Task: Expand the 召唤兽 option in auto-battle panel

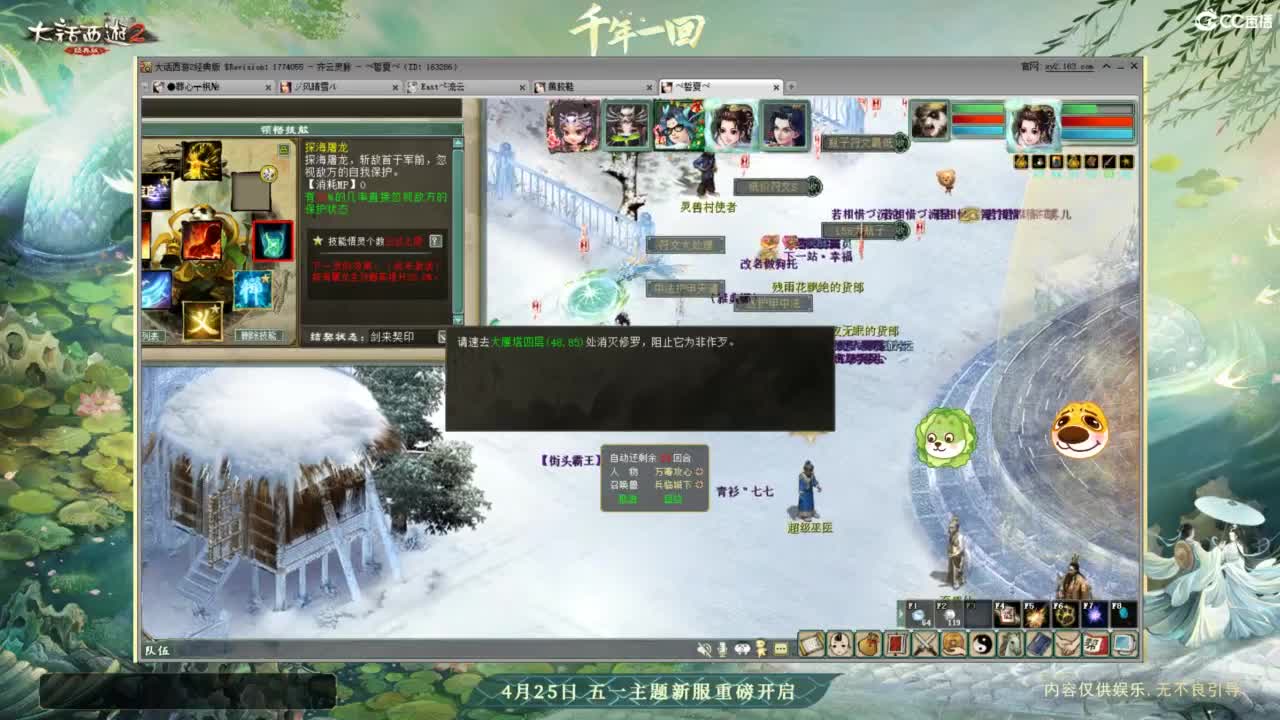Action: (624, 484)
